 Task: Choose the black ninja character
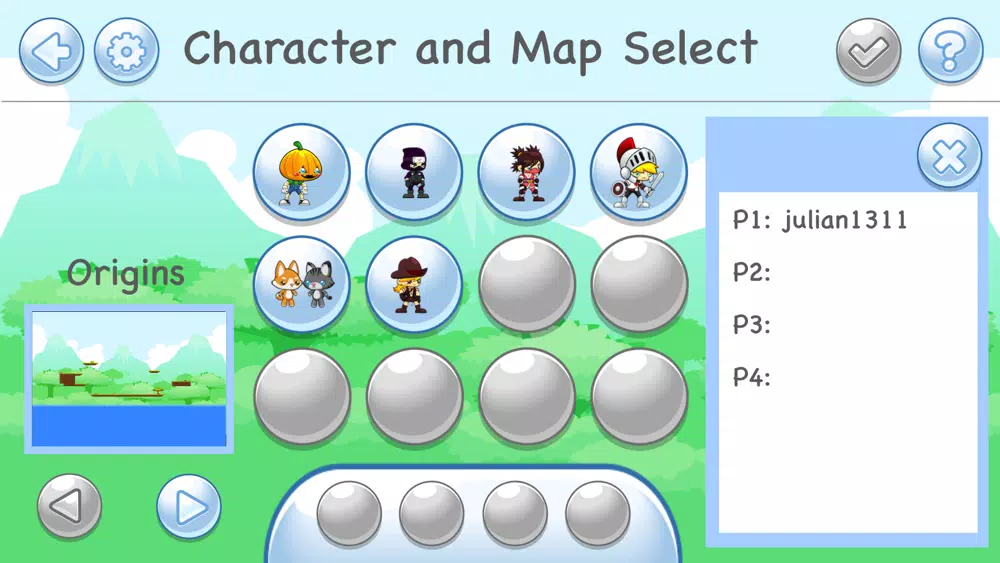414,172
